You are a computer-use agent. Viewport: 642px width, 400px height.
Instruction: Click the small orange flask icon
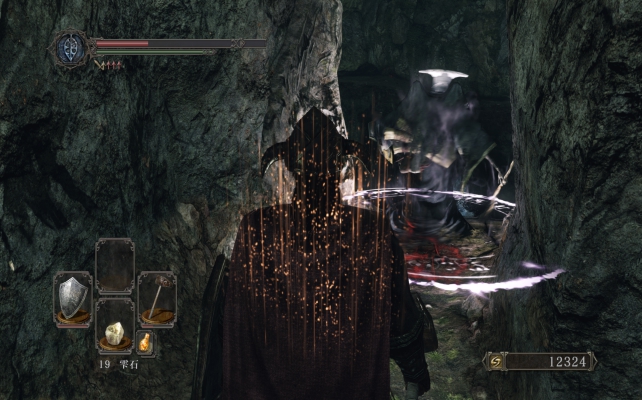[x=145, y=343]
